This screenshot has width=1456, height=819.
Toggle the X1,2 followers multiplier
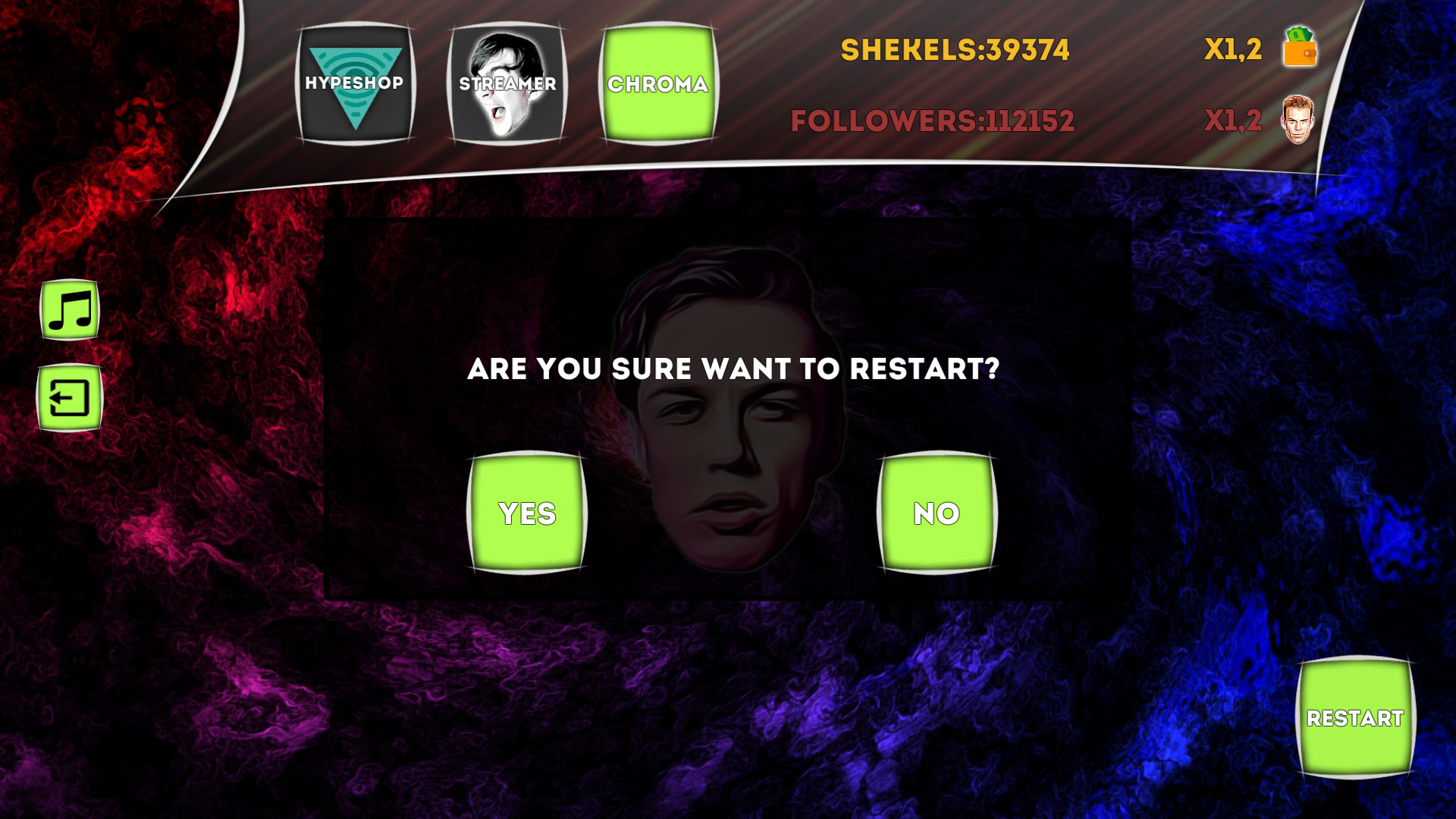click(1234, 119)
